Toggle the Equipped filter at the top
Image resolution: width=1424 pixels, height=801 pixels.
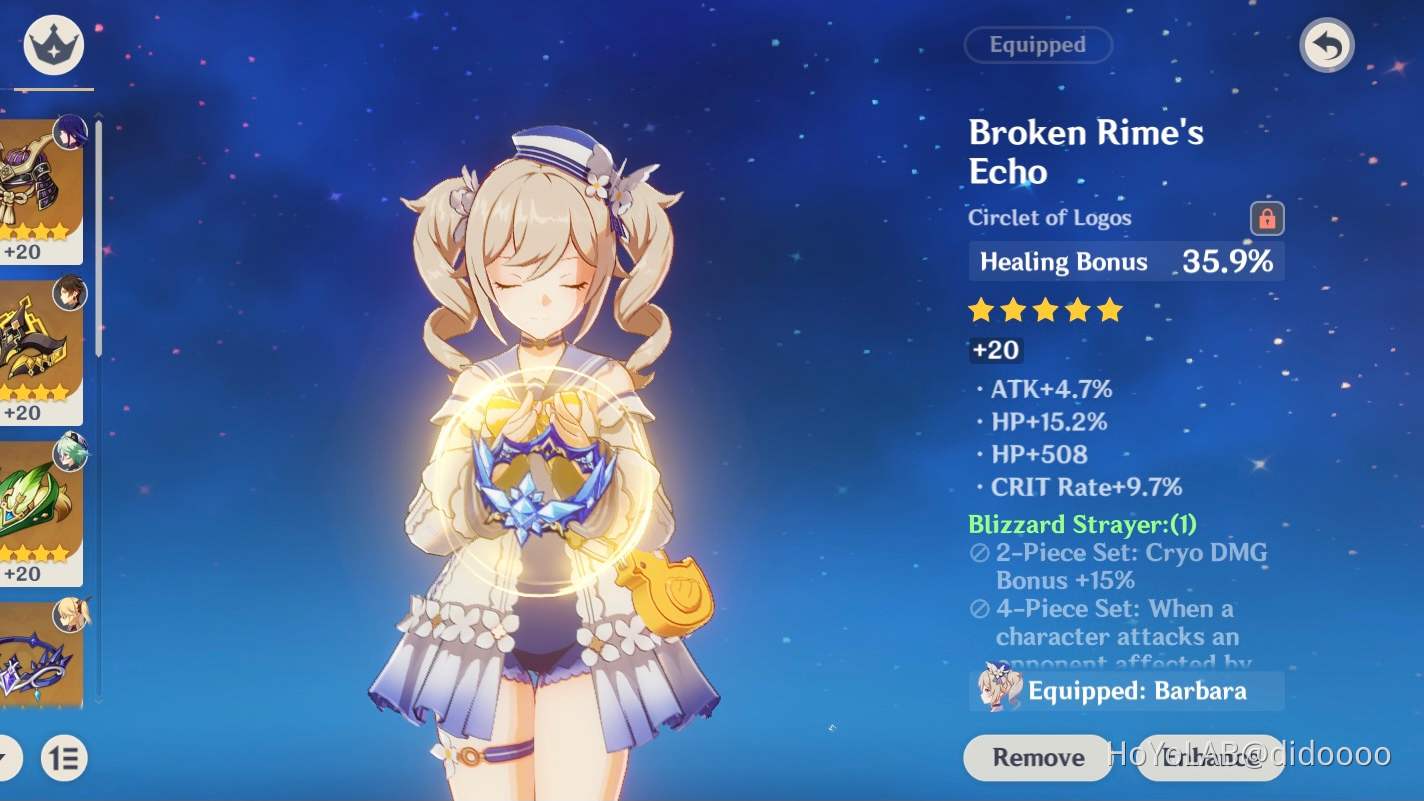(x=1037, y=45)
